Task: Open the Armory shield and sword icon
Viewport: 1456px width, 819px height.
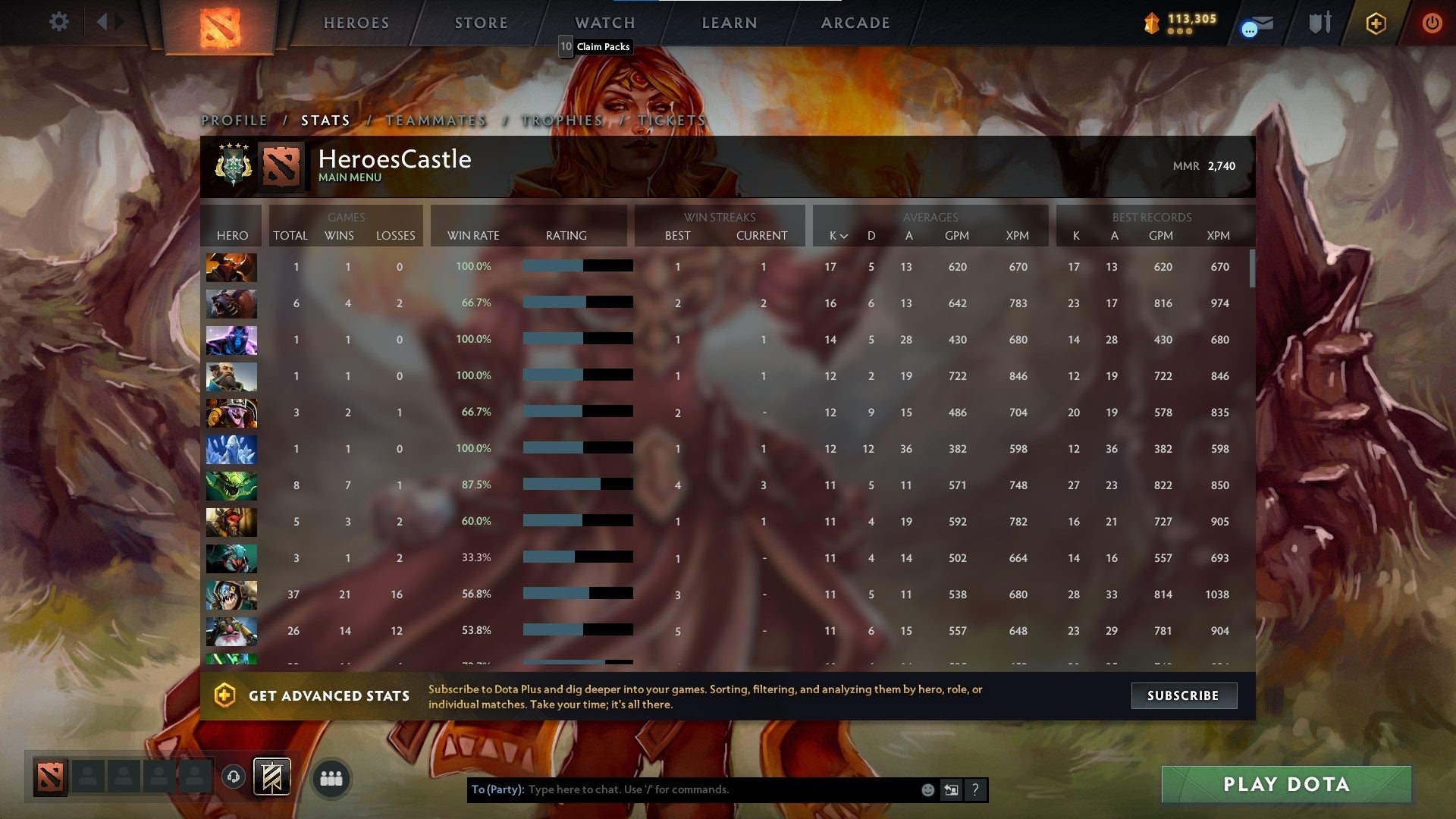Action: (1319, 23)
